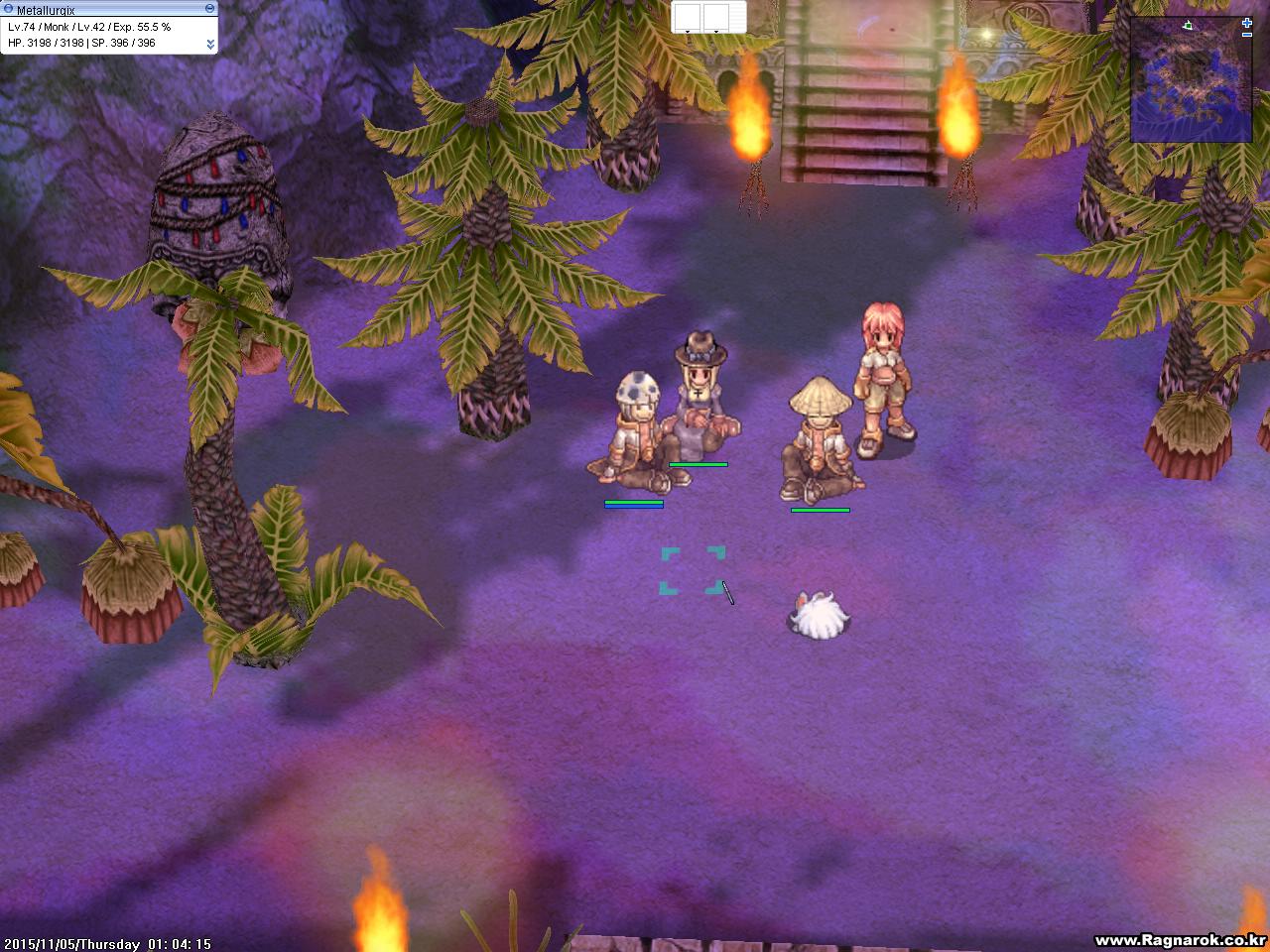Click the teal target selection brackets on the ground
Image resolution: width=1270 pixels, height=952 pixels.
tap(692, 569)
